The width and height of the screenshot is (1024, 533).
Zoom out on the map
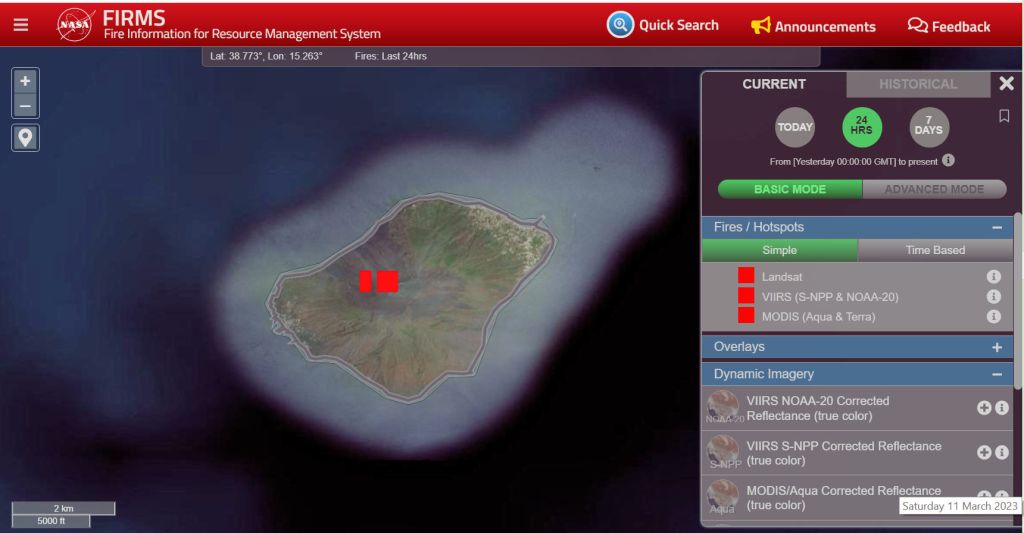coord(25,104)
